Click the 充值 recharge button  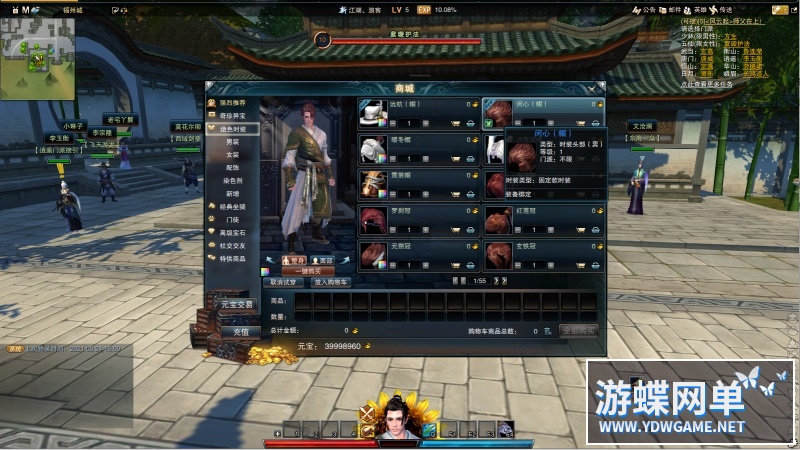(x=240, y=331)
